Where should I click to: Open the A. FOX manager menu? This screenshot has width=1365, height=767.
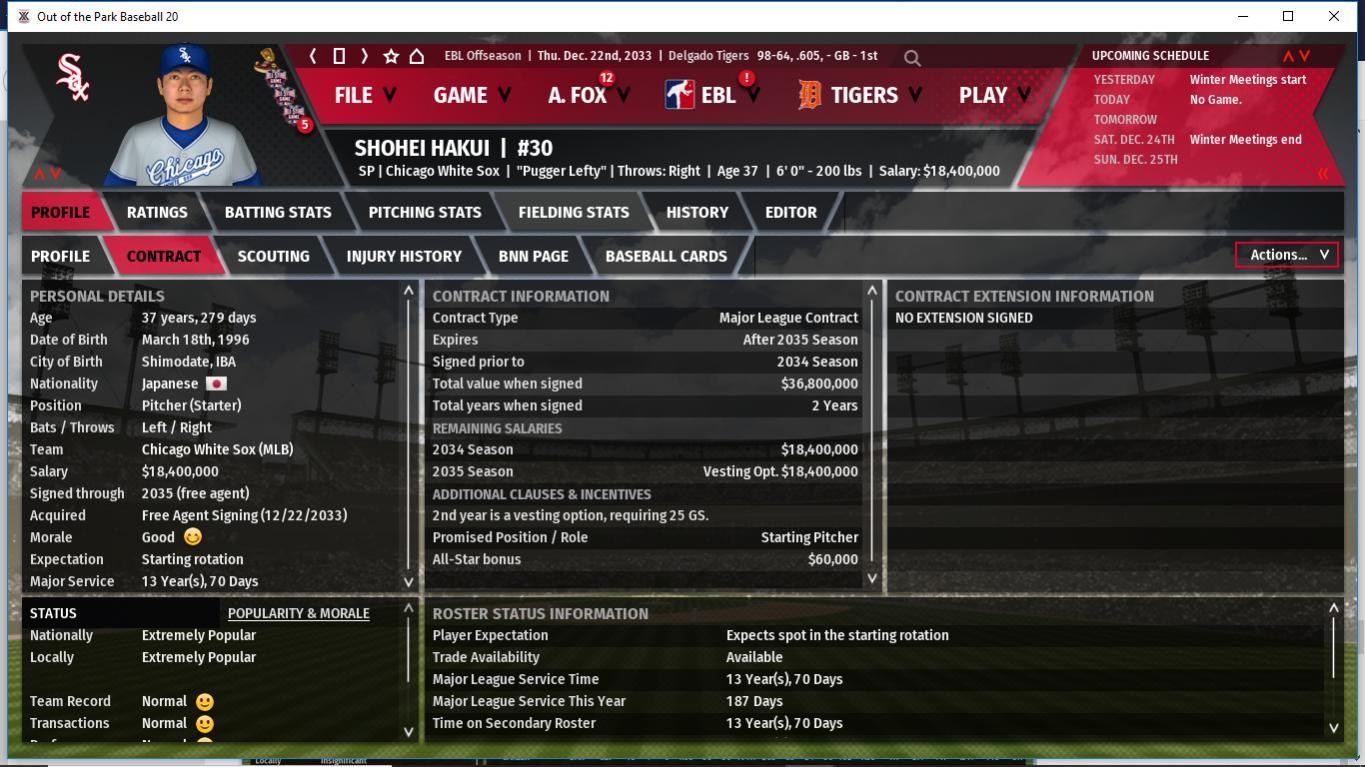pyautogui.click(x=588, y=95)
